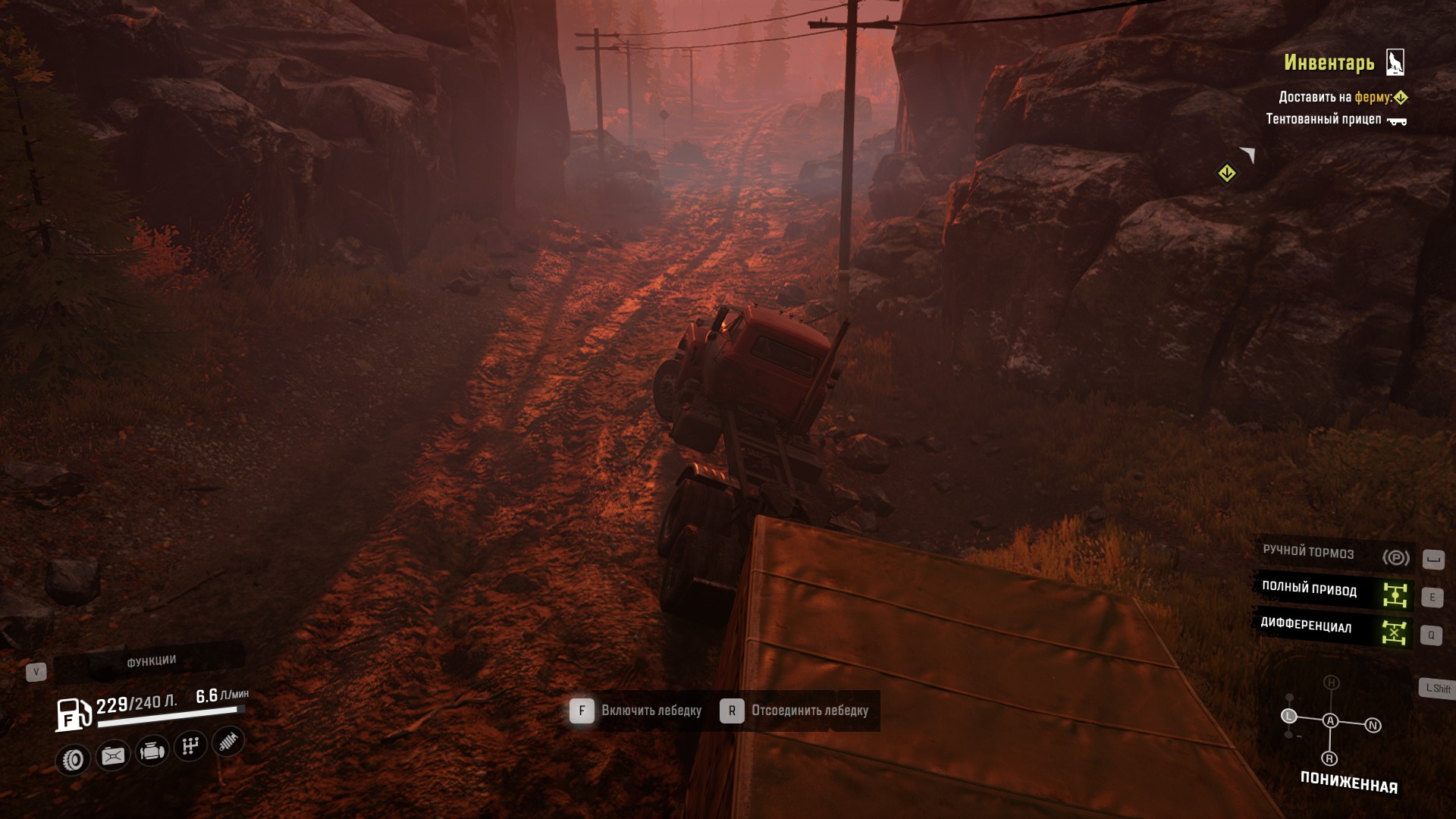Open the Функции functions panel
This screenshot has width=1456, height=819.
click(151, 661)
